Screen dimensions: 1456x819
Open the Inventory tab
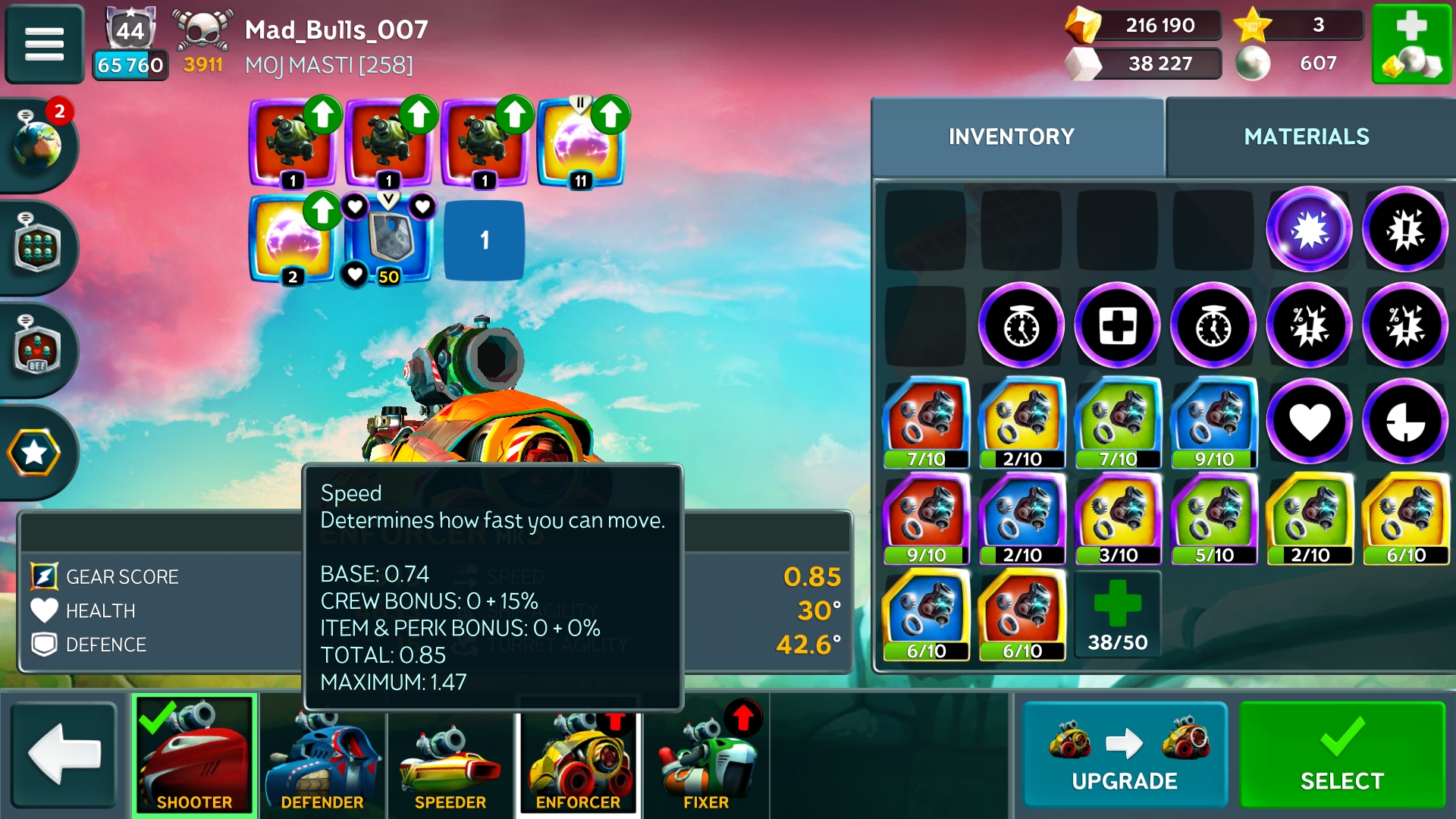coord(1012,136)
